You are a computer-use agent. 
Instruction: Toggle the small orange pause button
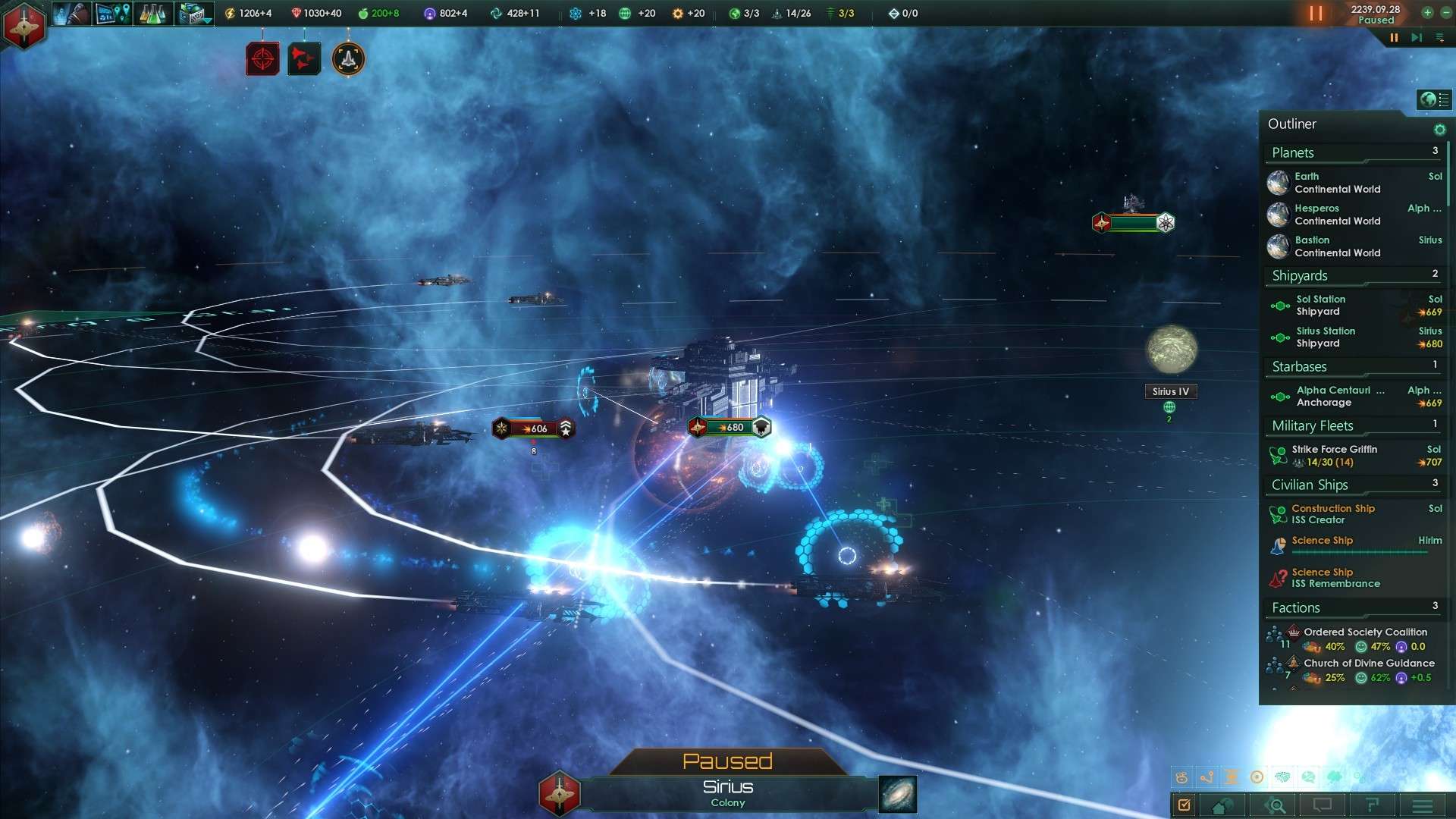tap(1394, 37)
